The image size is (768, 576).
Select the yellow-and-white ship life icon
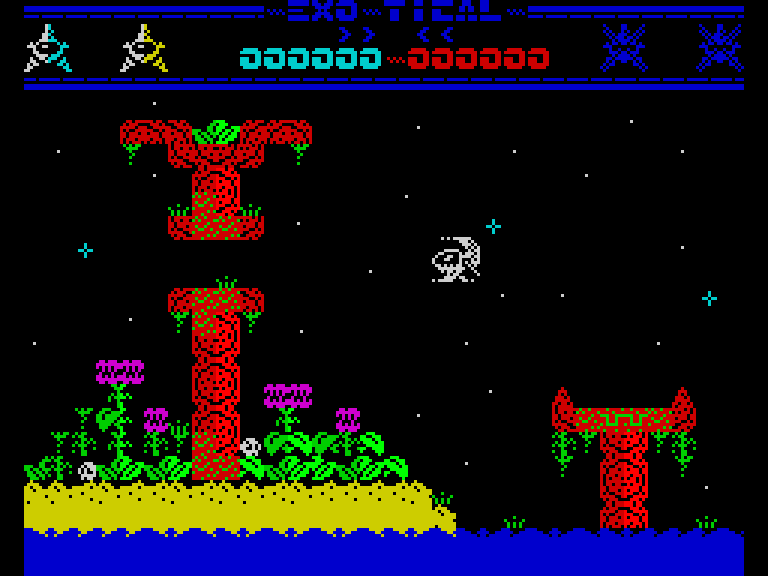pyautogui.click(x=143, y=49)
